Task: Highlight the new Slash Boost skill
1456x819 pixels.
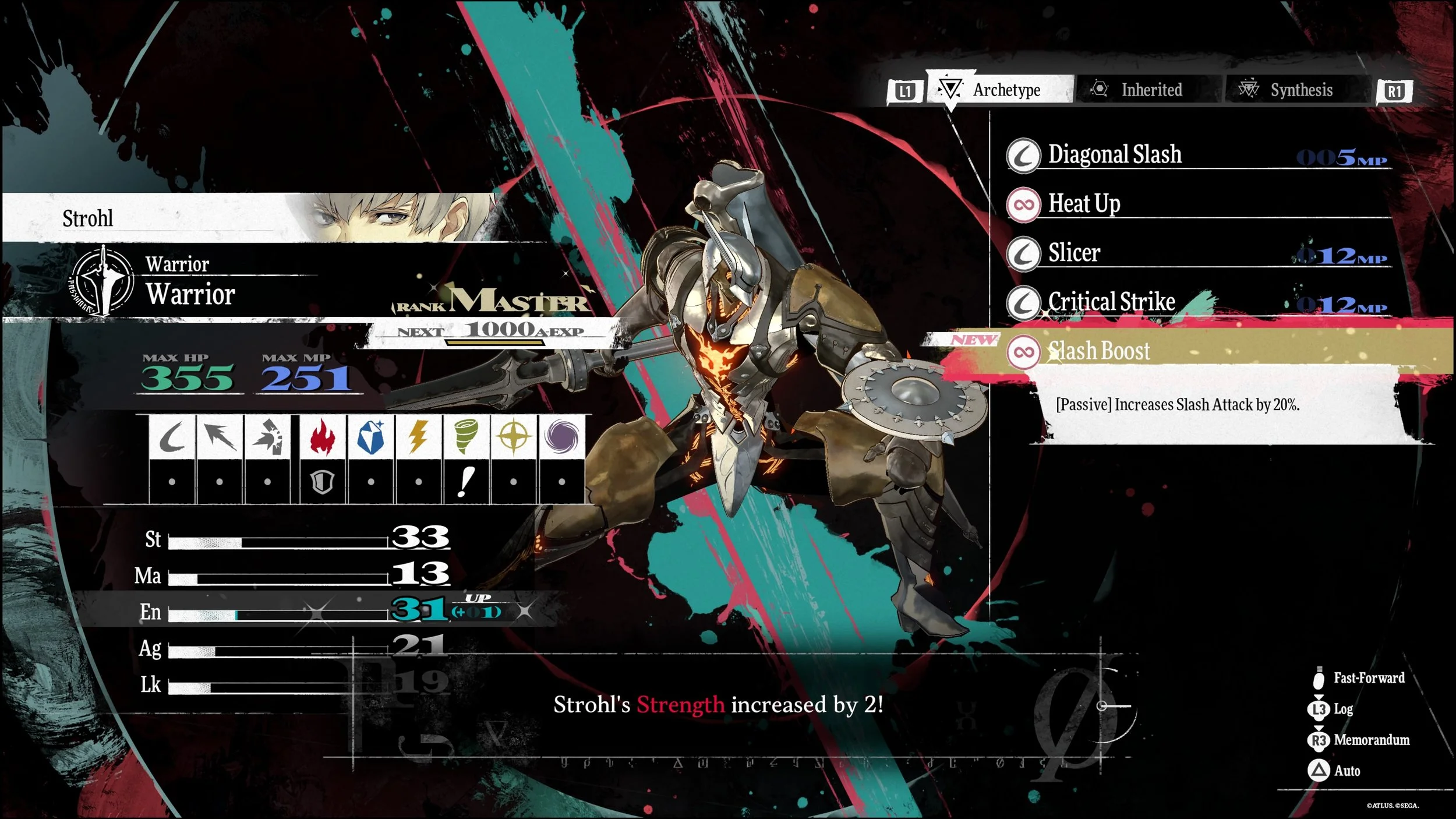Action: pos(1098,351)
